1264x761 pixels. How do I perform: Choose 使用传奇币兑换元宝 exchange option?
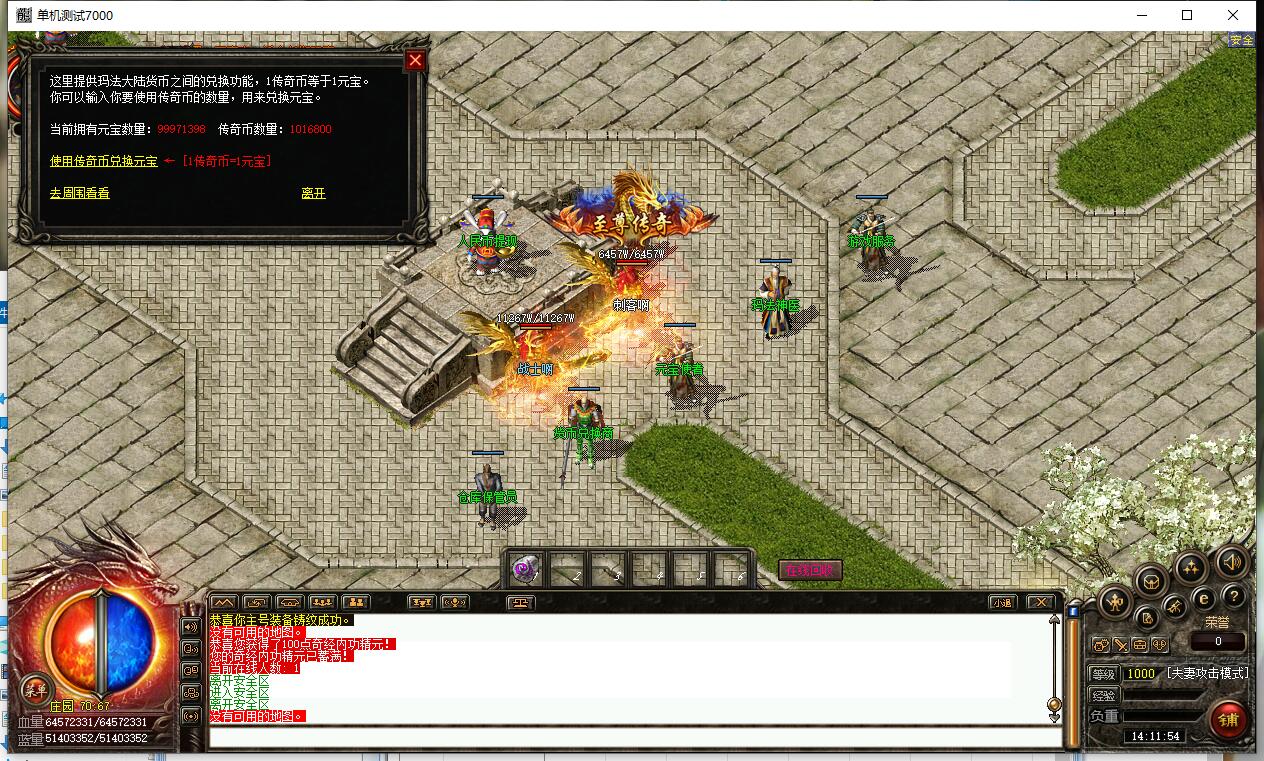click(103, 161)
